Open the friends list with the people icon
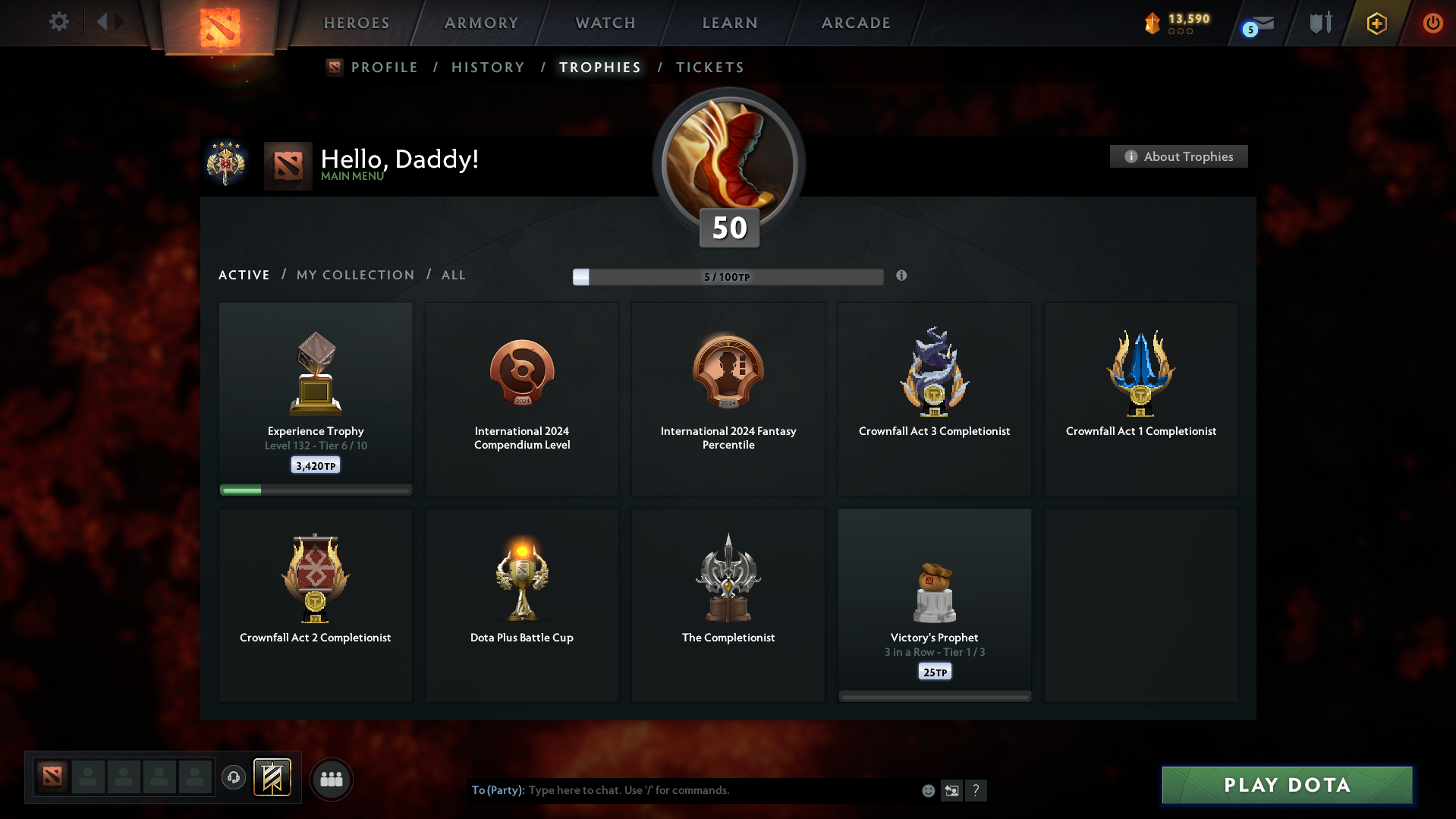1456x819 pixels. coord(331,779)
